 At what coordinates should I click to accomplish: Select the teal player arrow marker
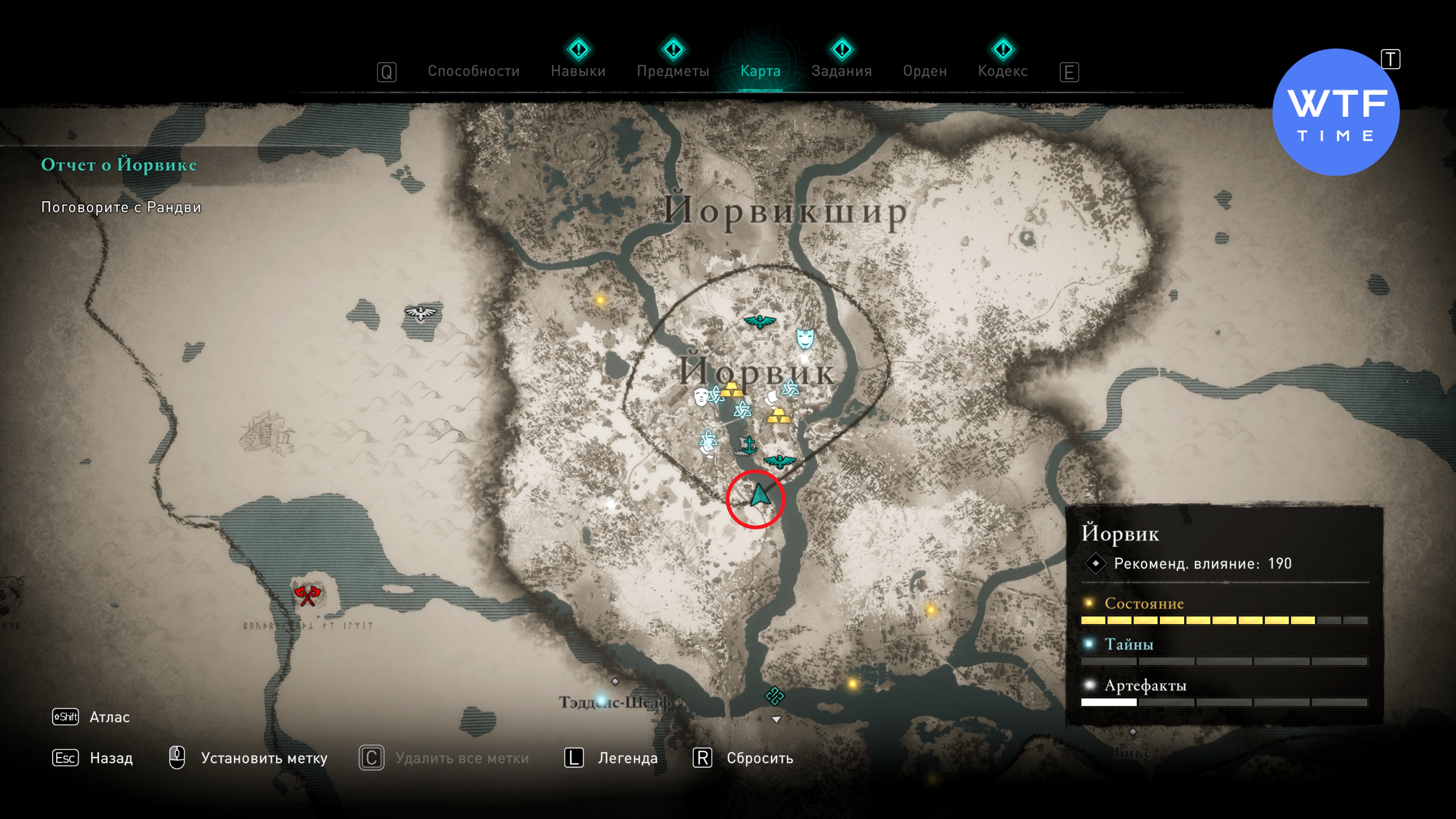click(759, 496)
